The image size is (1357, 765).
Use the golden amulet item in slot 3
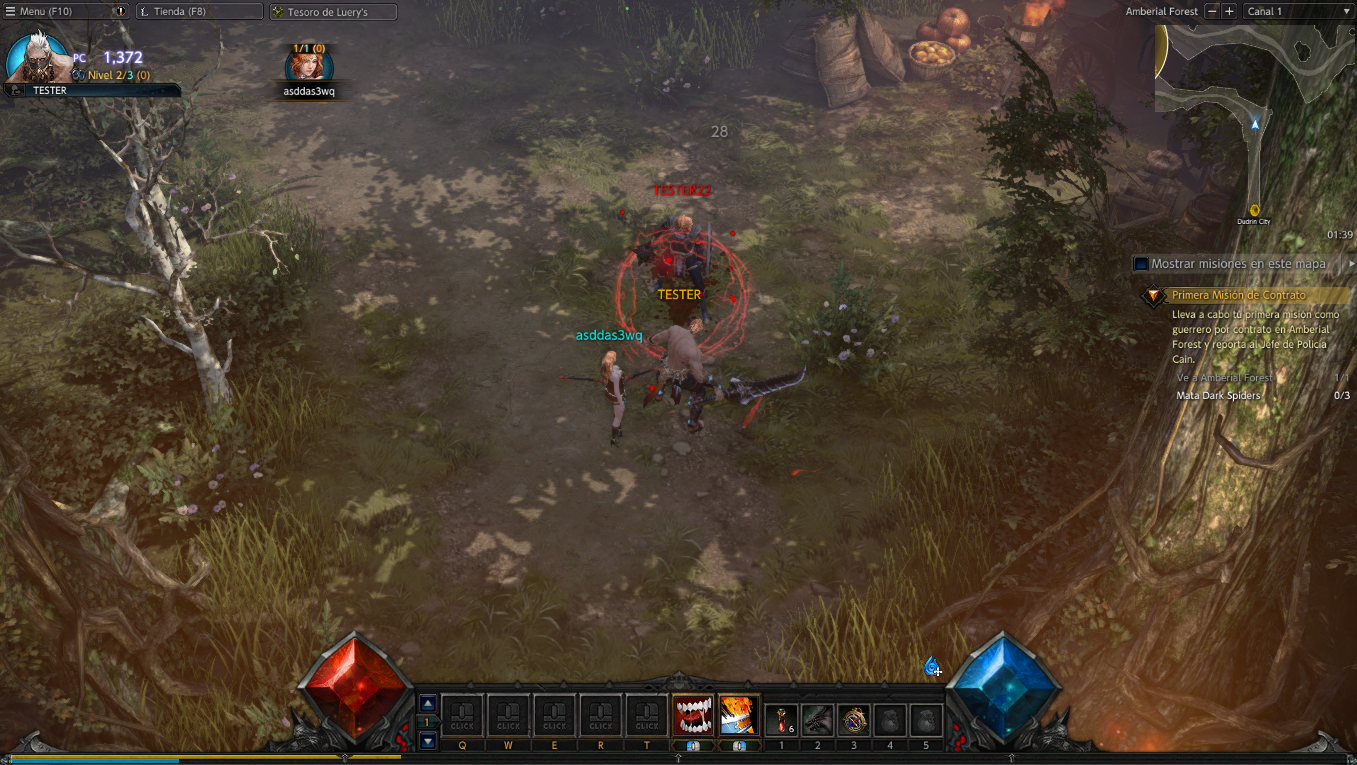pyautogui.click(x=853, y=719)
